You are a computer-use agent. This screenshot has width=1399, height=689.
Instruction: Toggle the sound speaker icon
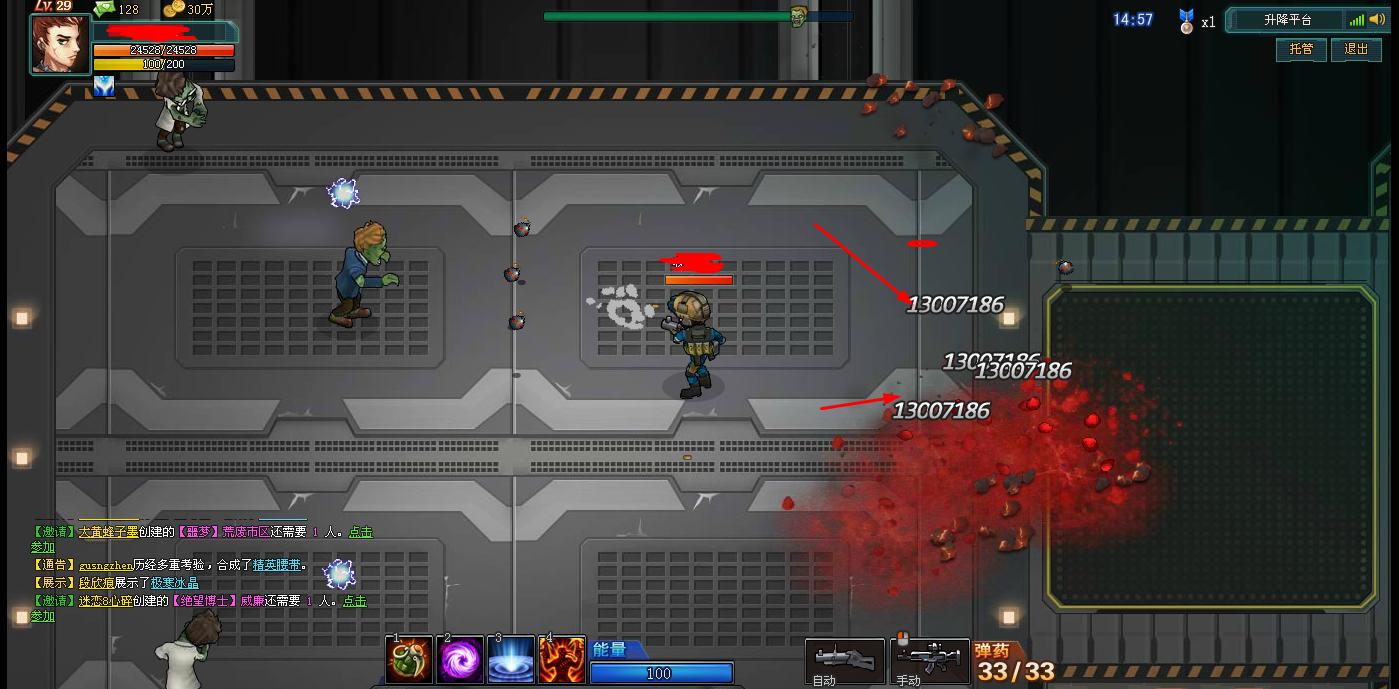1377,20
